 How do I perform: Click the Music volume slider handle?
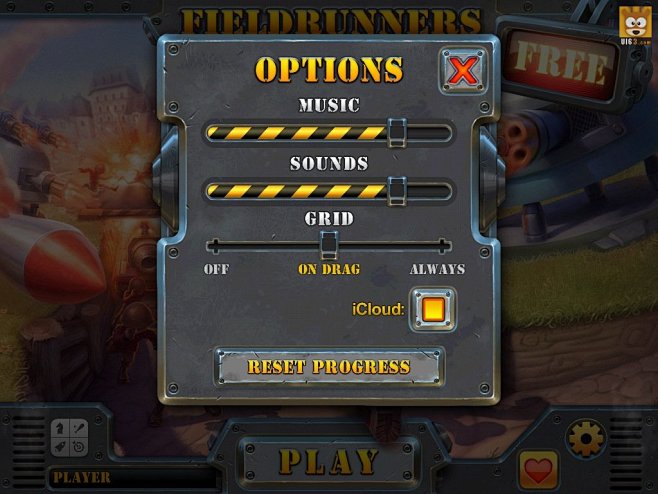coord(397,132)
